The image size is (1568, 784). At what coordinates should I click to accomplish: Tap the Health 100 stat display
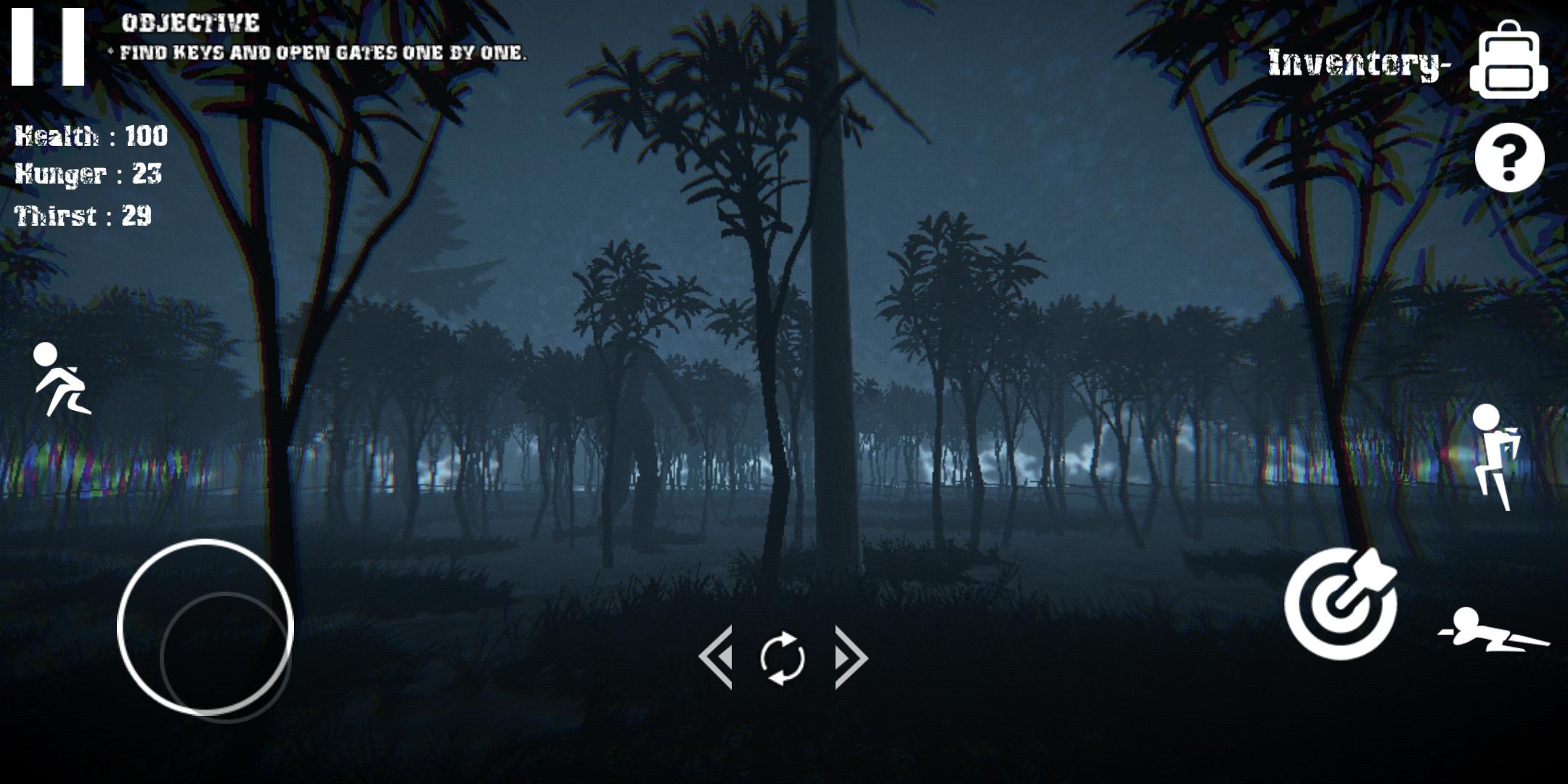point(90,136)
